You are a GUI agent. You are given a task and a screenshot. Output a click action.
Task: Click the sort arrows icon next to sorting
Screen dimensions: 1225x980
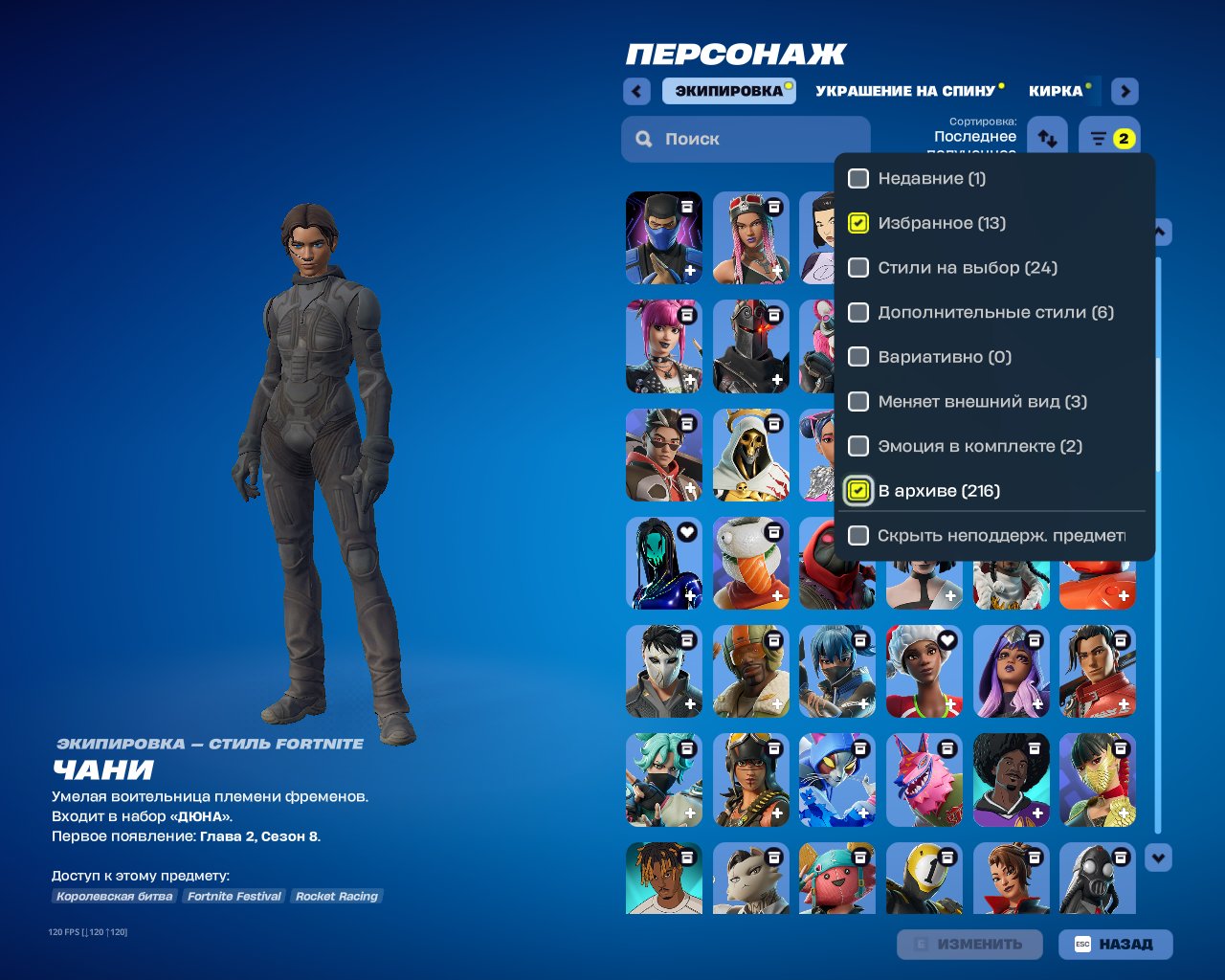click(x=1046, y=136)
